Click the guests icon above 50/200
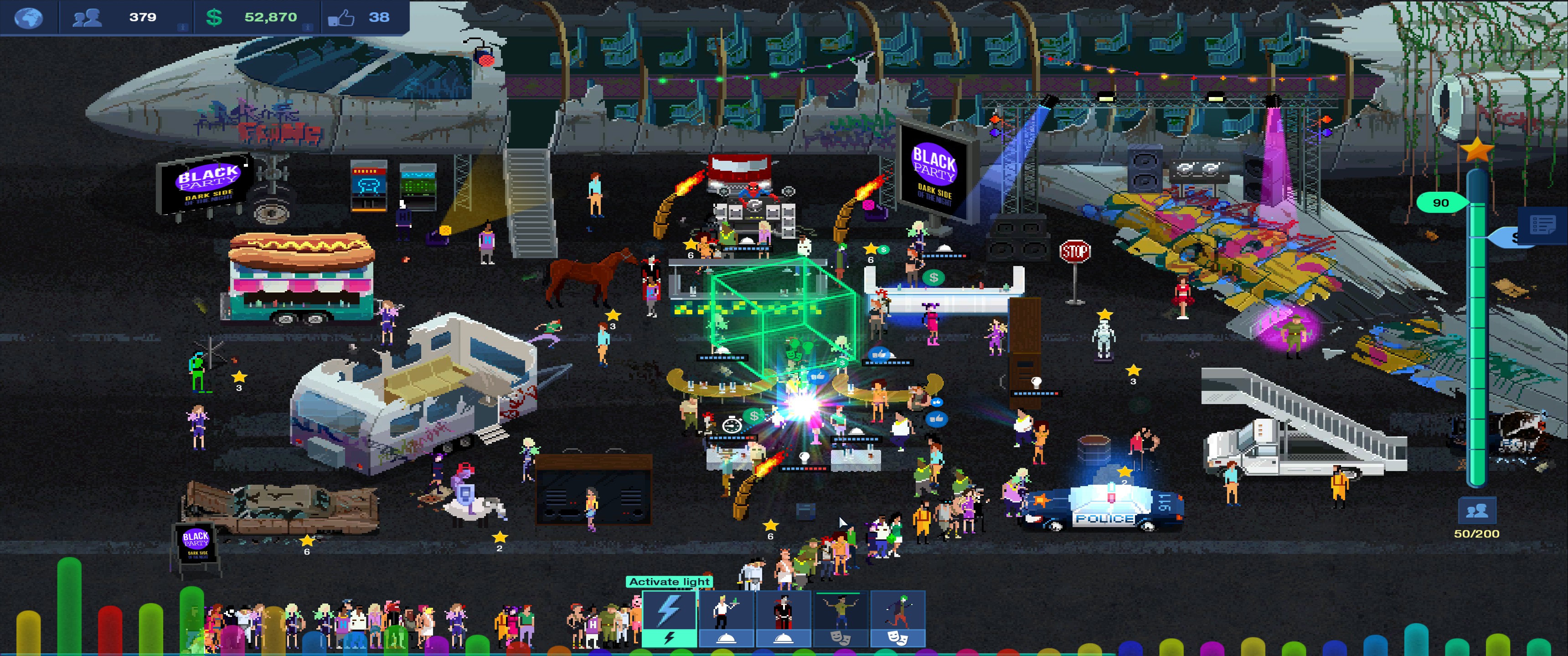The height and width of the screenshot is (656, 1568). pos(1476,511)
